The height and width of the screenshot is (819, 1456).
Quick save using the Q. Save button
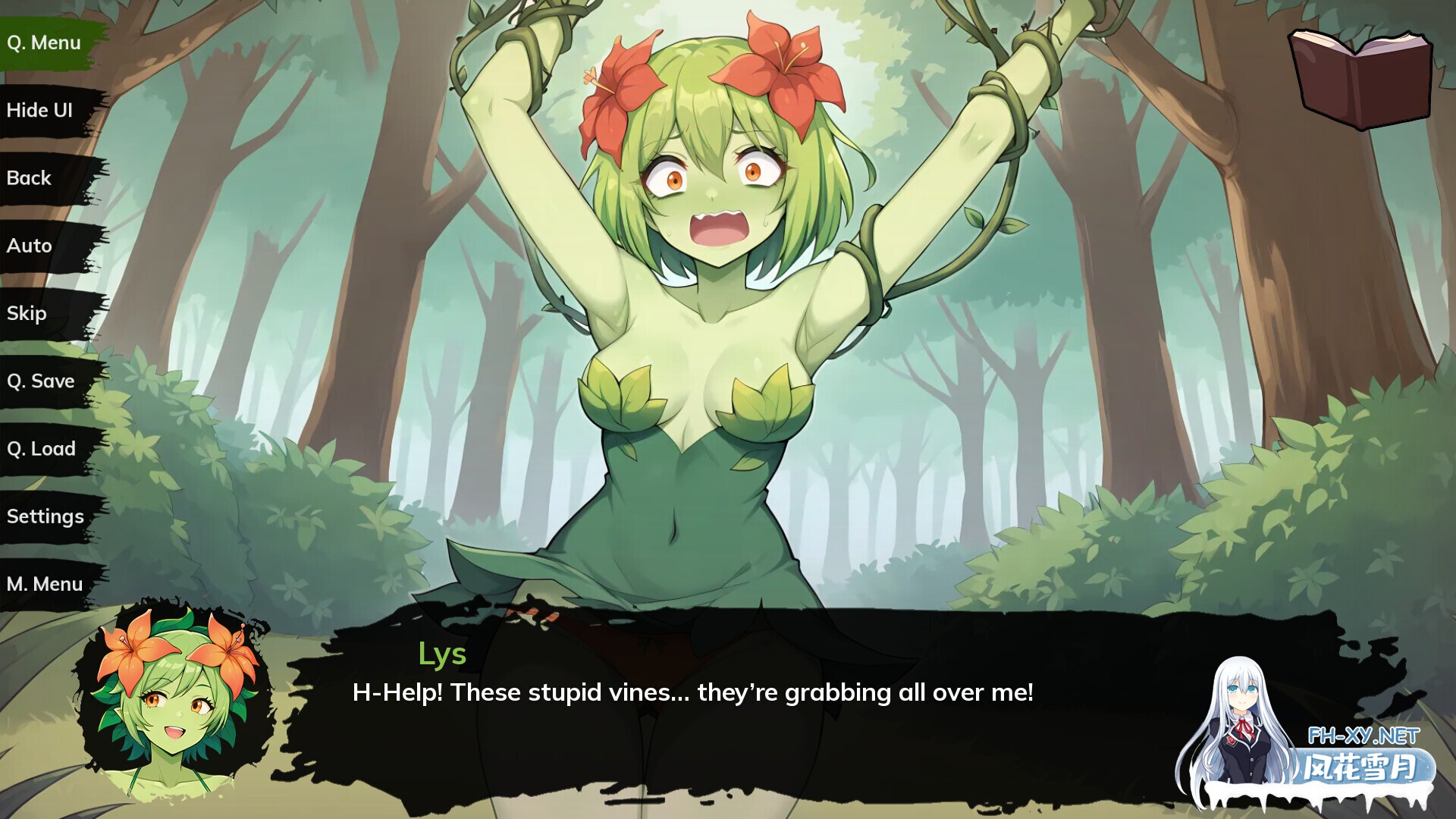point(42,381)
